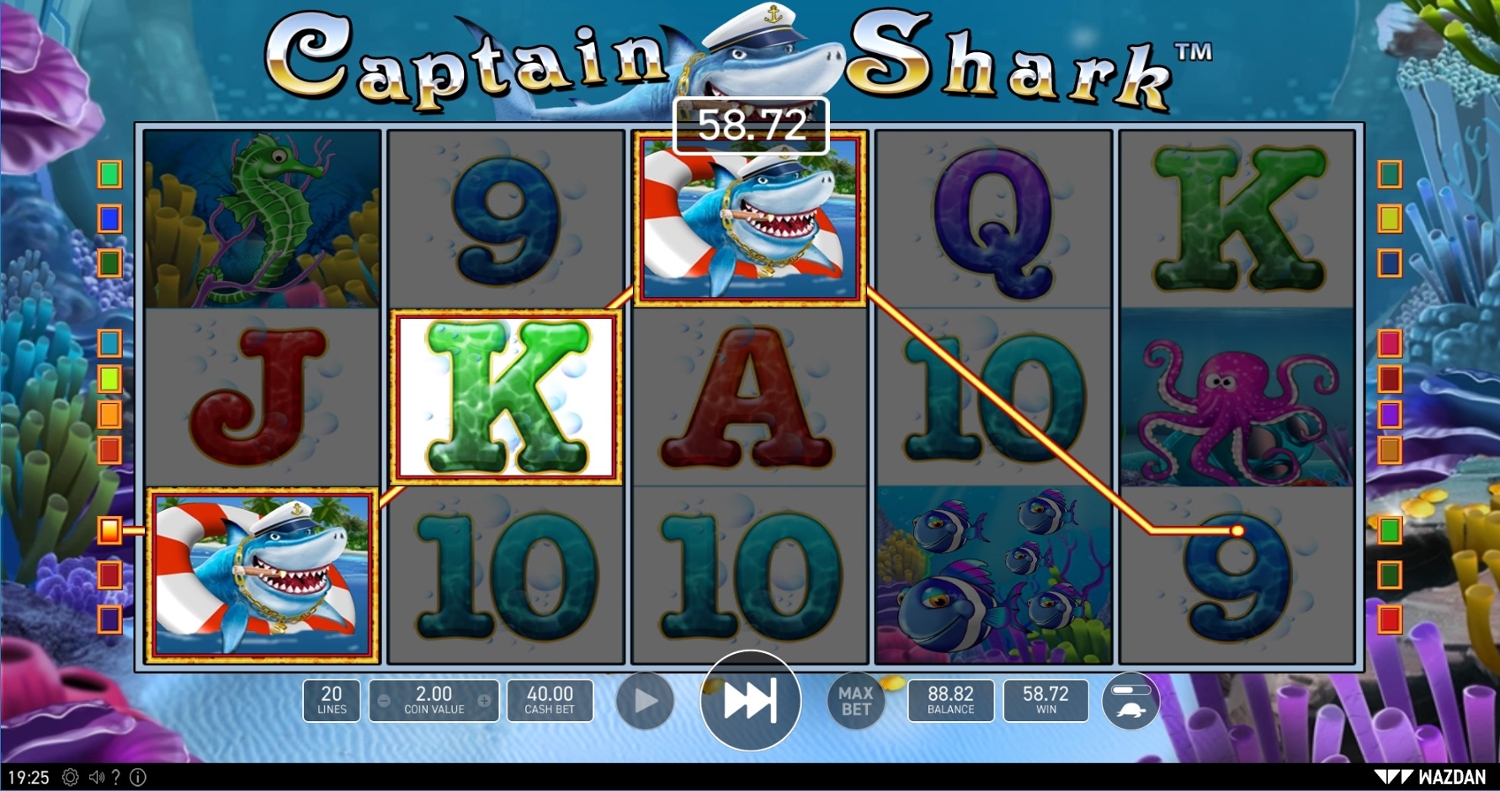
Task: Increase the coin value
Action: tap(485, 701)
